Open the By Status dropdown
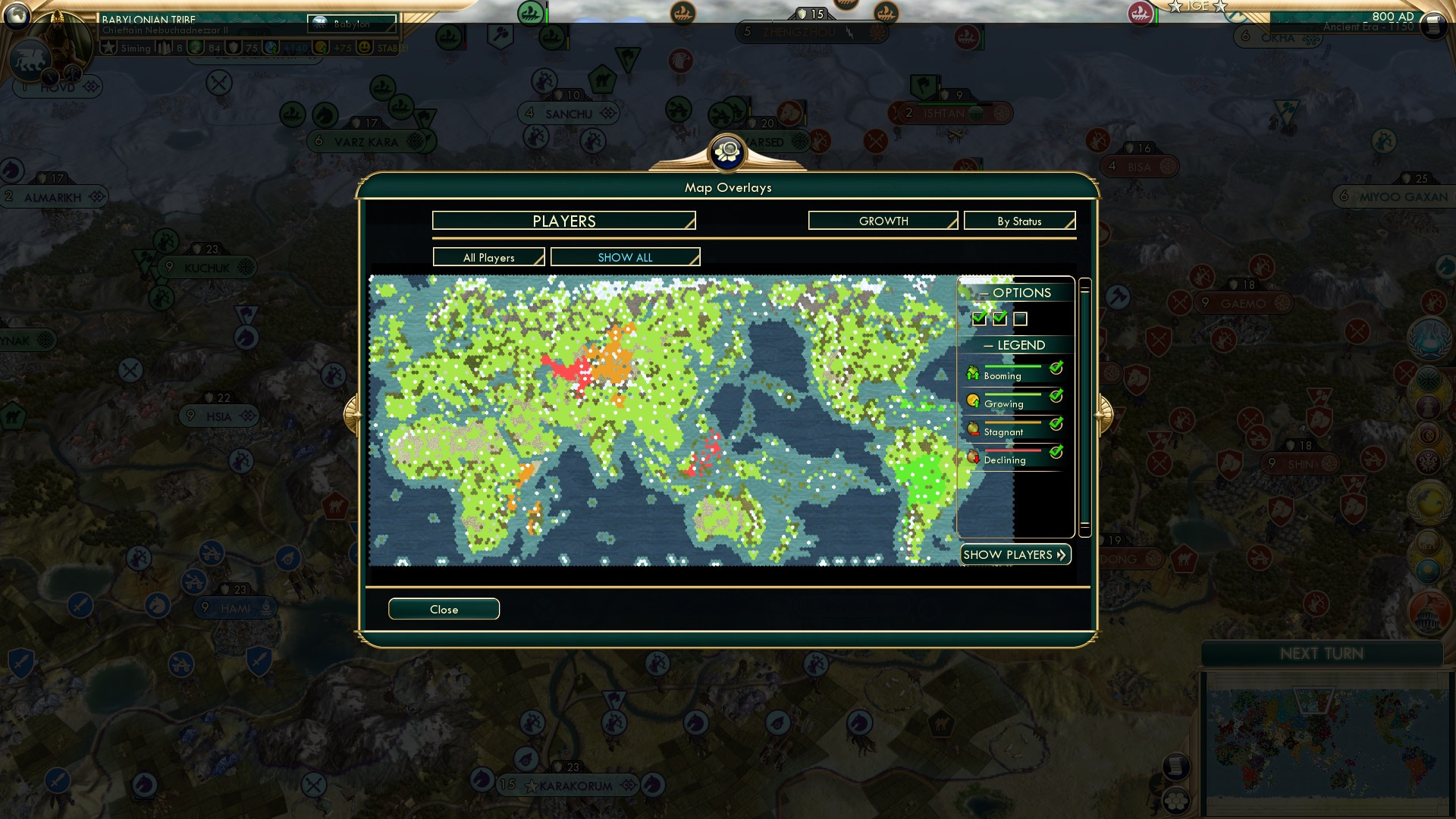 (x=1019, y=221)
